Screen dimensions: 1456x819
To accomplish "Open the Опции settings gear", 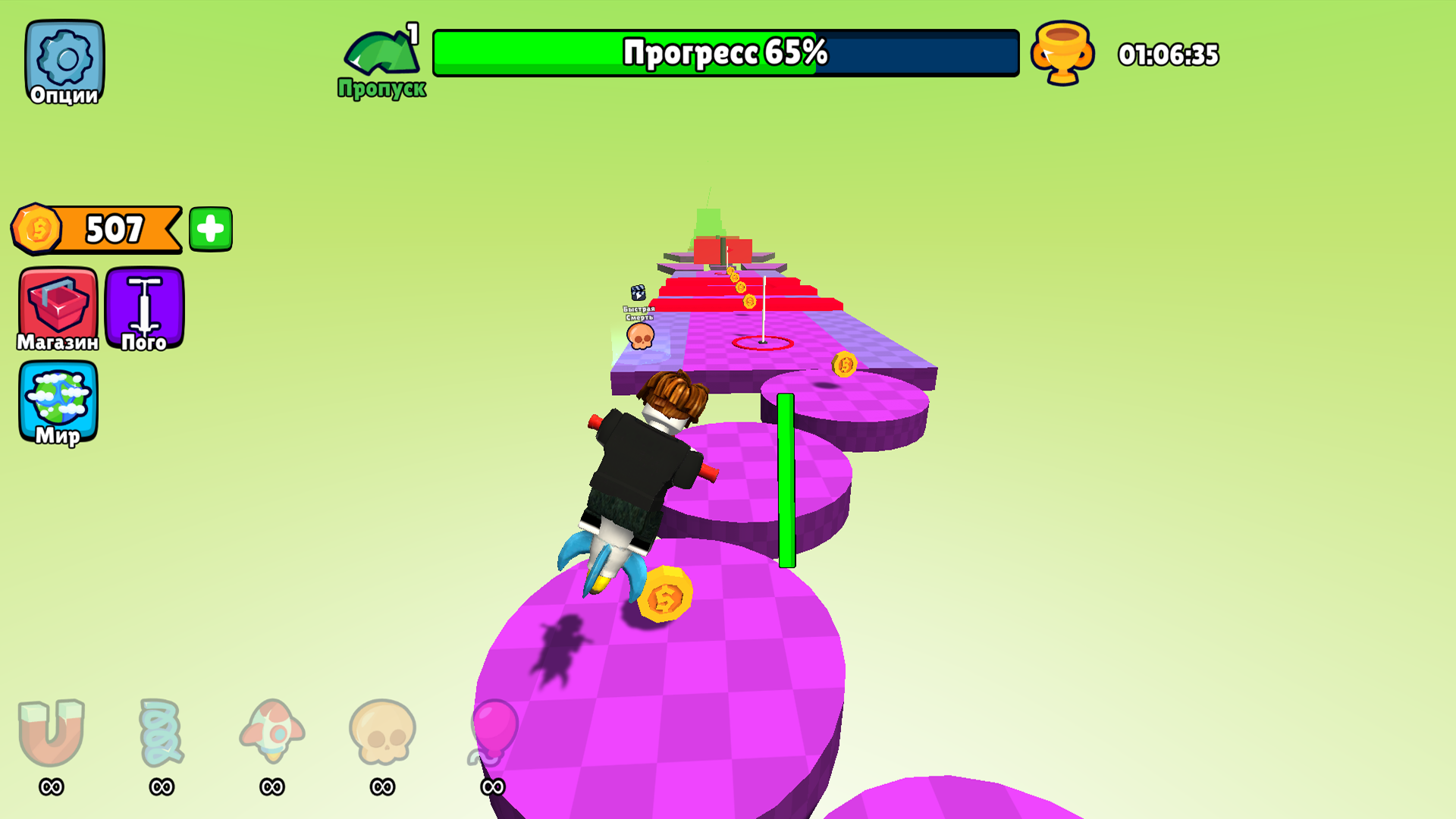I will click(x=63, y=61).
